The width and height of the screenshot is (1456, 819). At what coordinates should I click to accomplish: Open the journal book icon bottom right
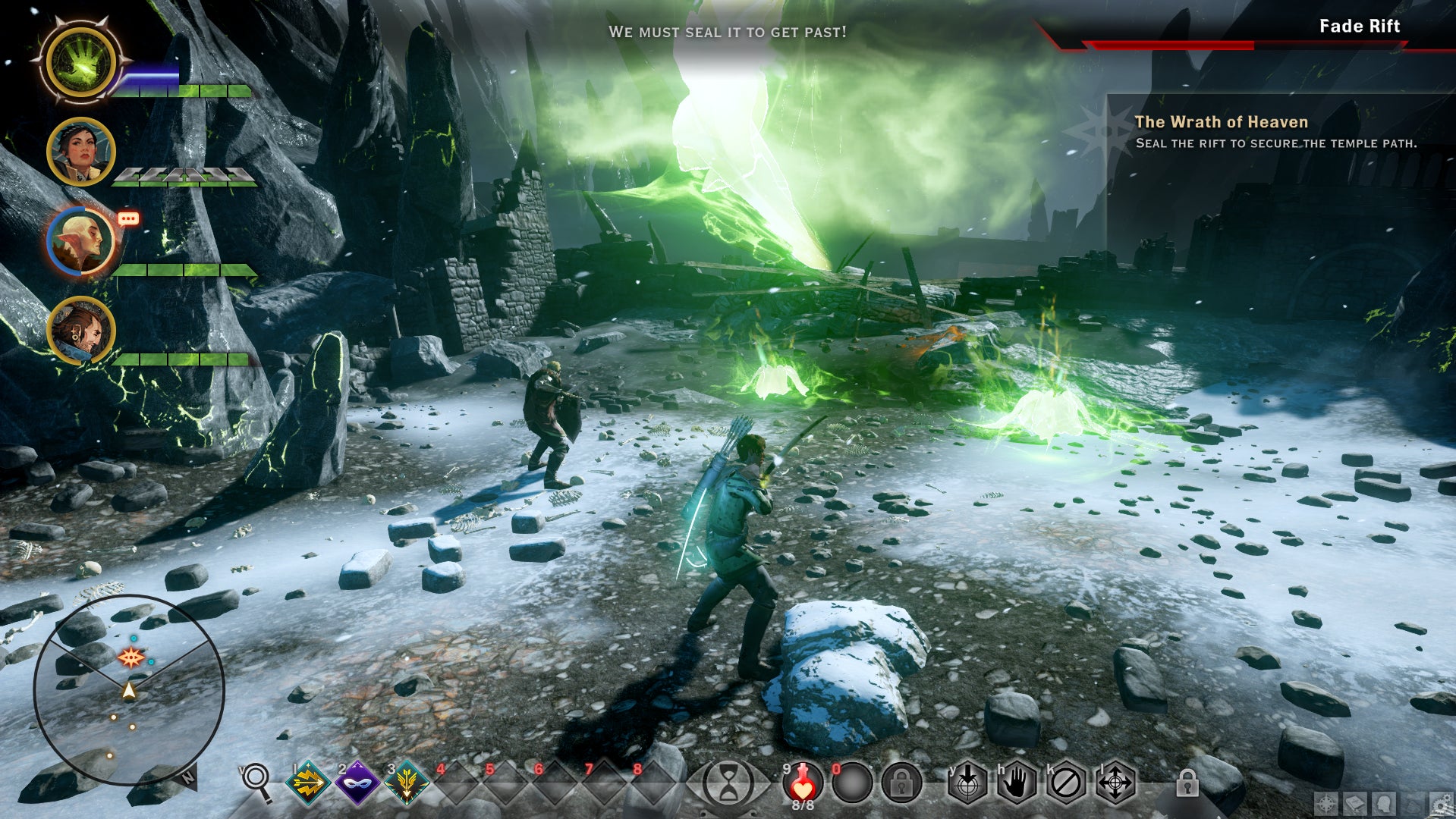[1355, 804]
